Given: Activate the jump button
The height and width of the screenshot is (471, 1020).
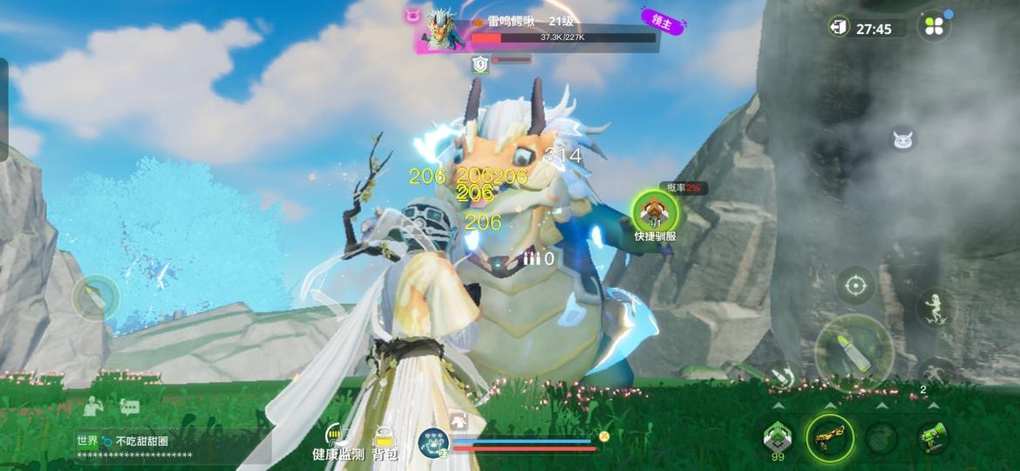Looking at the screenshot, I should pos(935,307).
